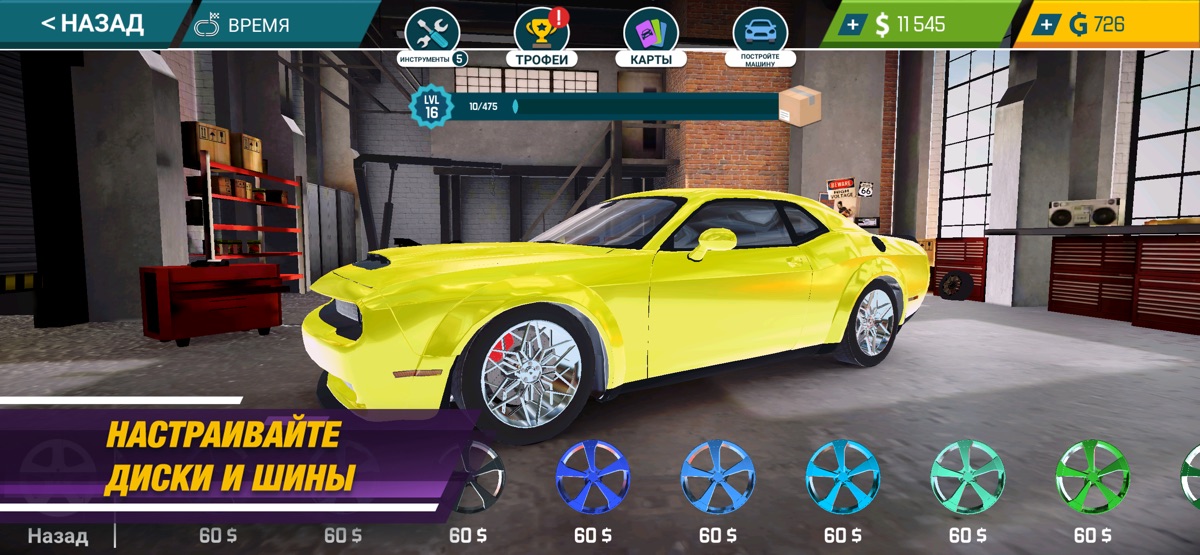Select the black wheel rim

[x=475, y=477]
